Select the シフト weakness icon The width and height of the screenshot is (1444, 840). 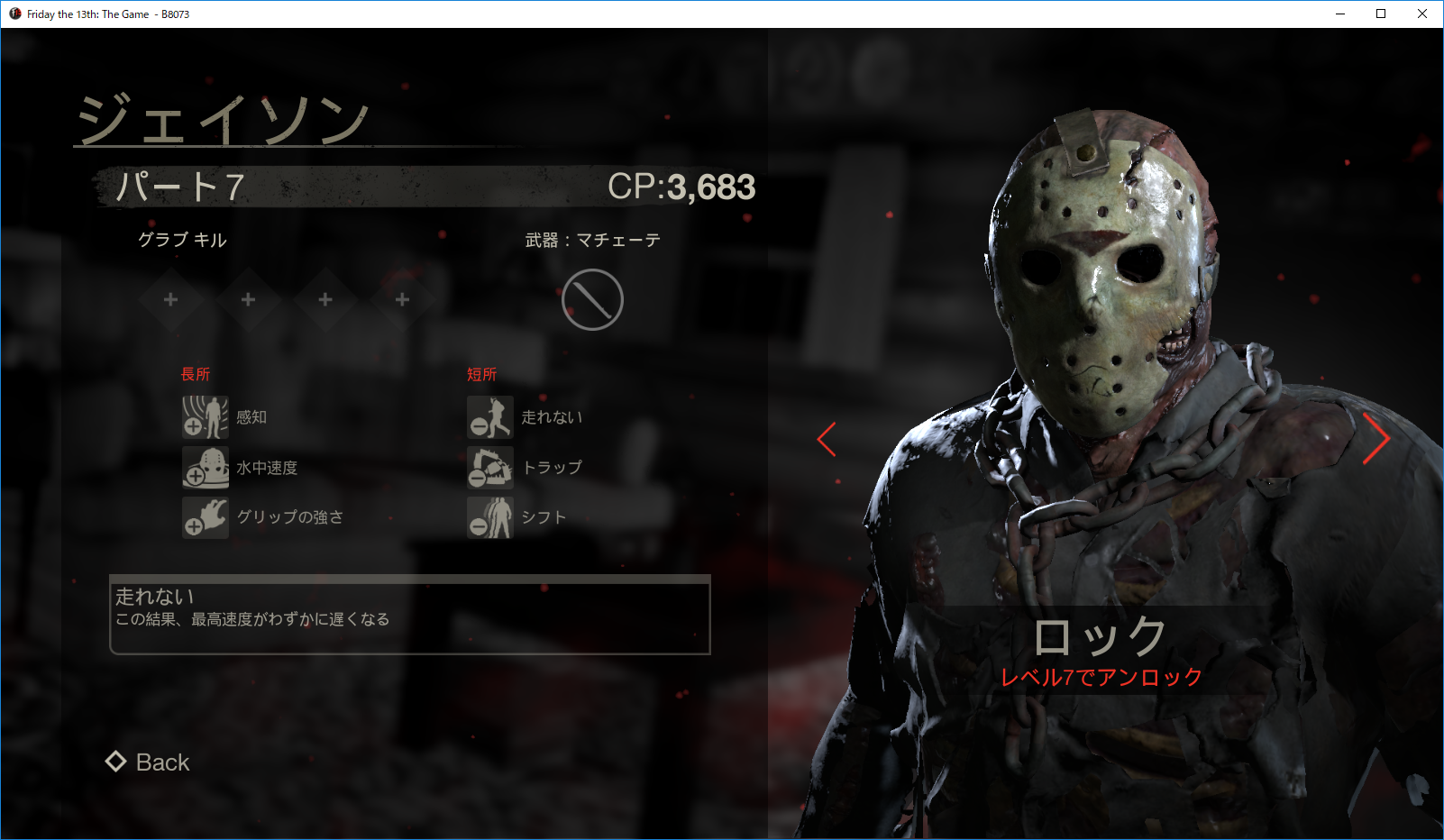(490, 517)
